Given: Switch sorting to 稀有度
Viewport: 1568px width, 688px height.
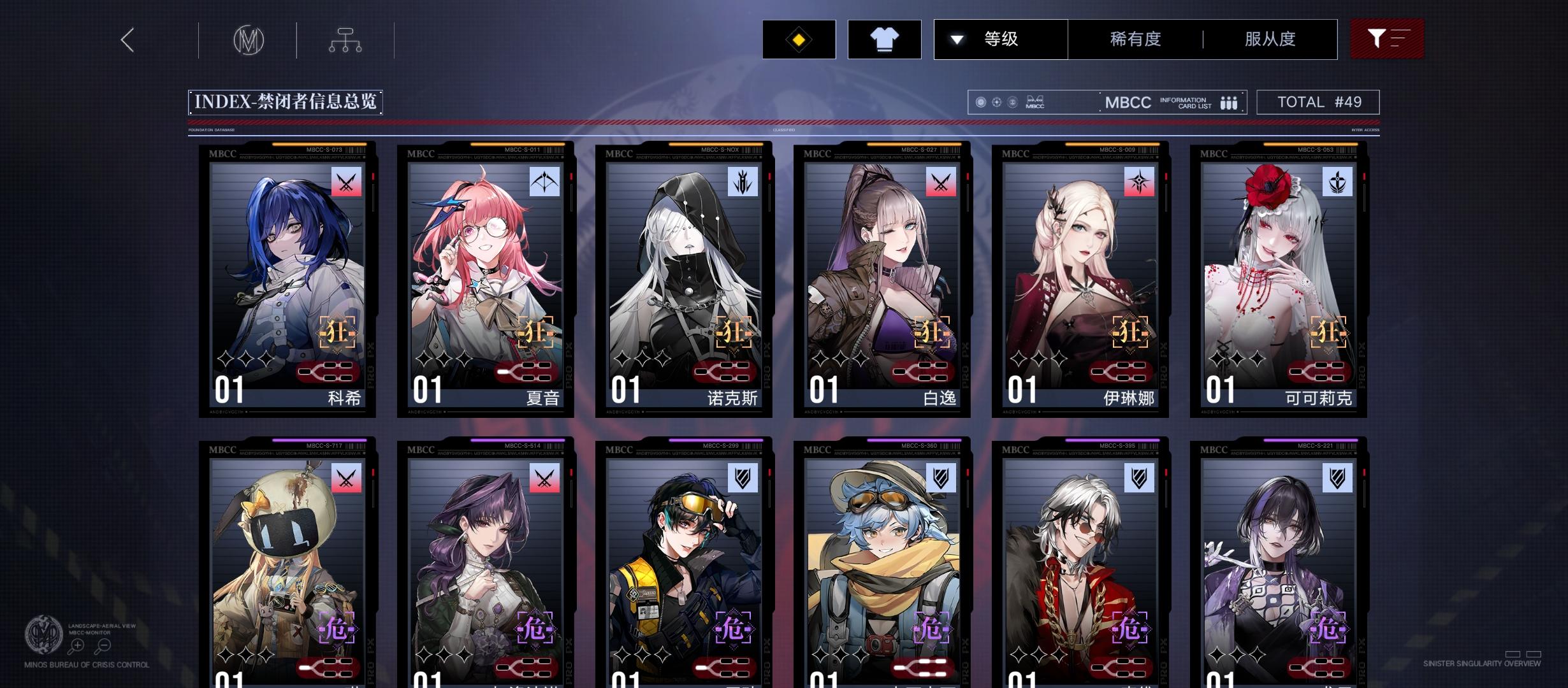Looking at the screenshot, I should tap(1133, 39).
